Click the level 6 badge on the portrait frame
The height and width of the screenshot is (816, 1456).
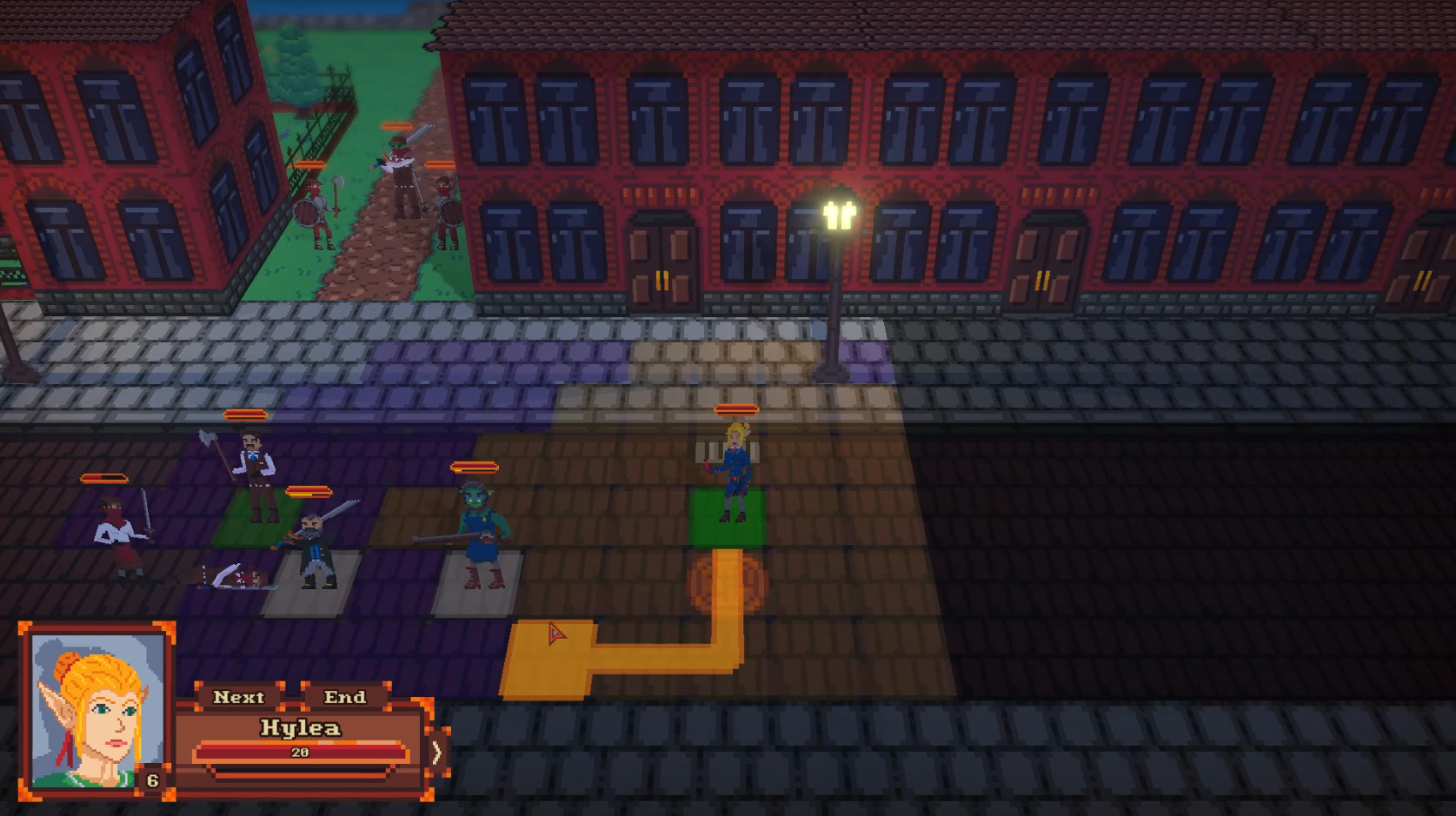click(155, 780)
